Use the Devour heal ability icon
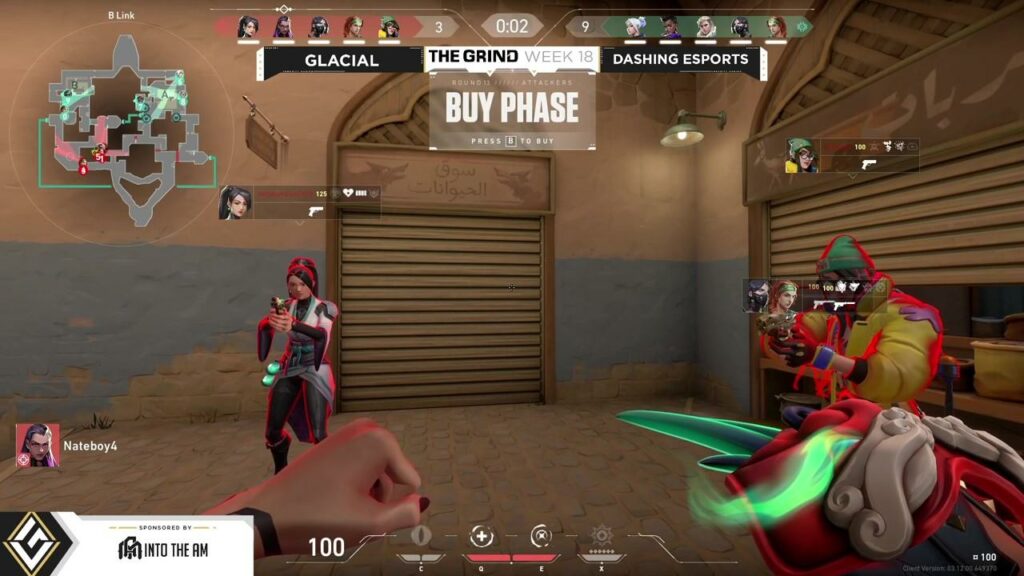The height and width of the screenshot is (576, 1024). click(482, 537)
